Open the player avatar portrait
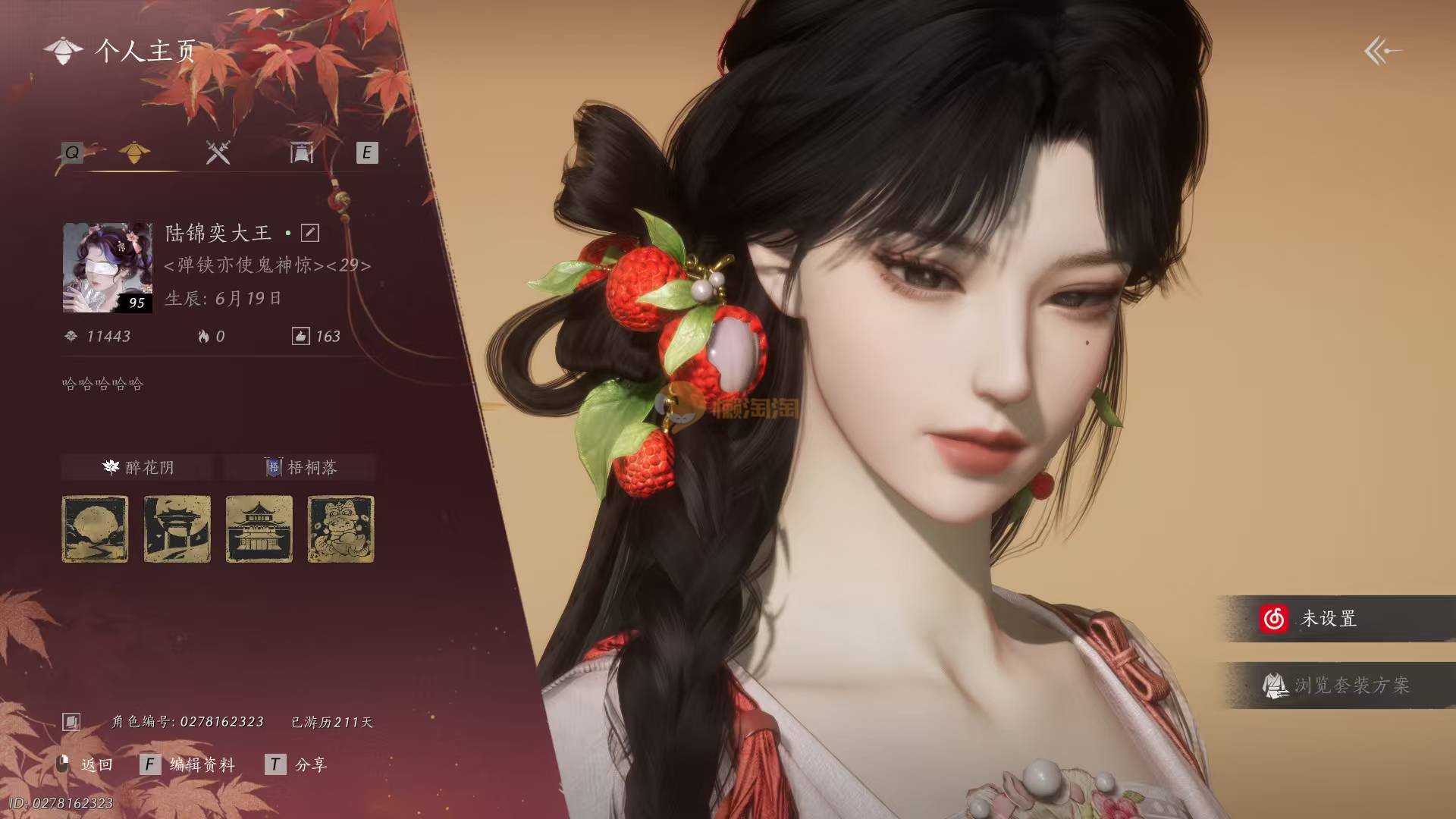This screenshot has height=819, width=1456. (107, 267)
